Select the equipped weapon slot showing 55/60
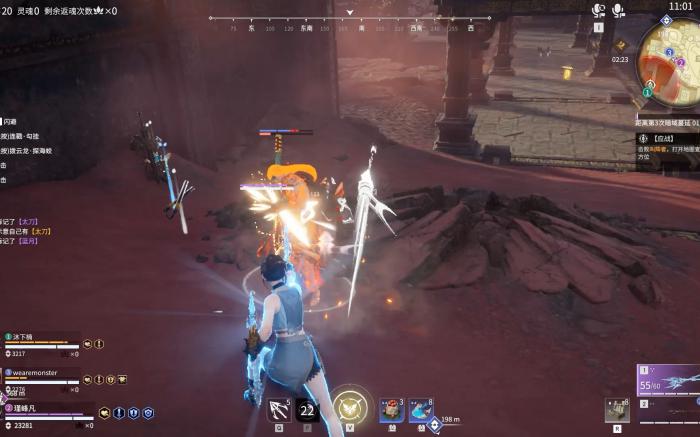 (x=668, y=381)
